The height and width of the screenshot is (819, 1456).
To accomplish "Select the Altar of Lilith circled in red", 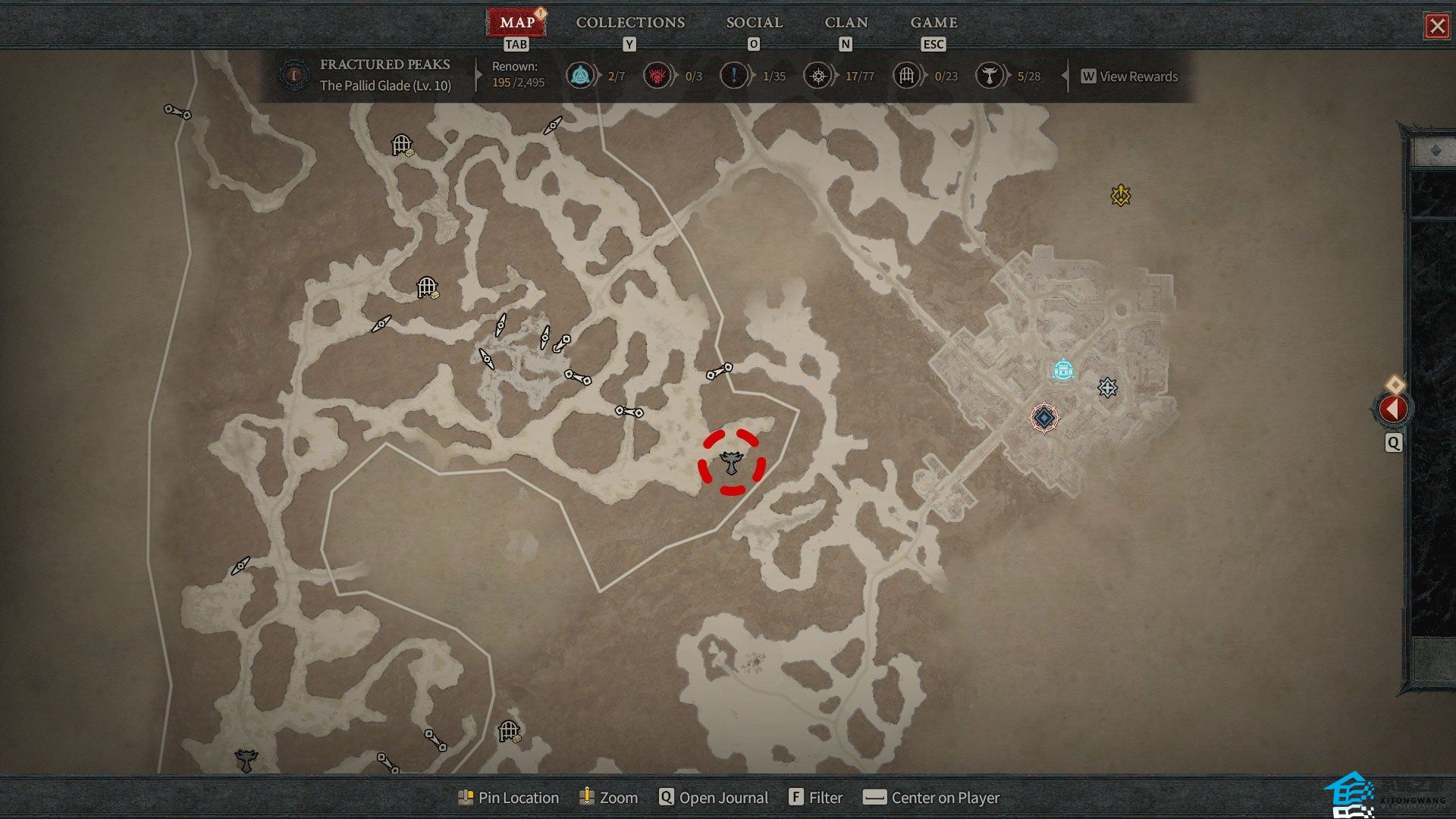I will point(732,462).
